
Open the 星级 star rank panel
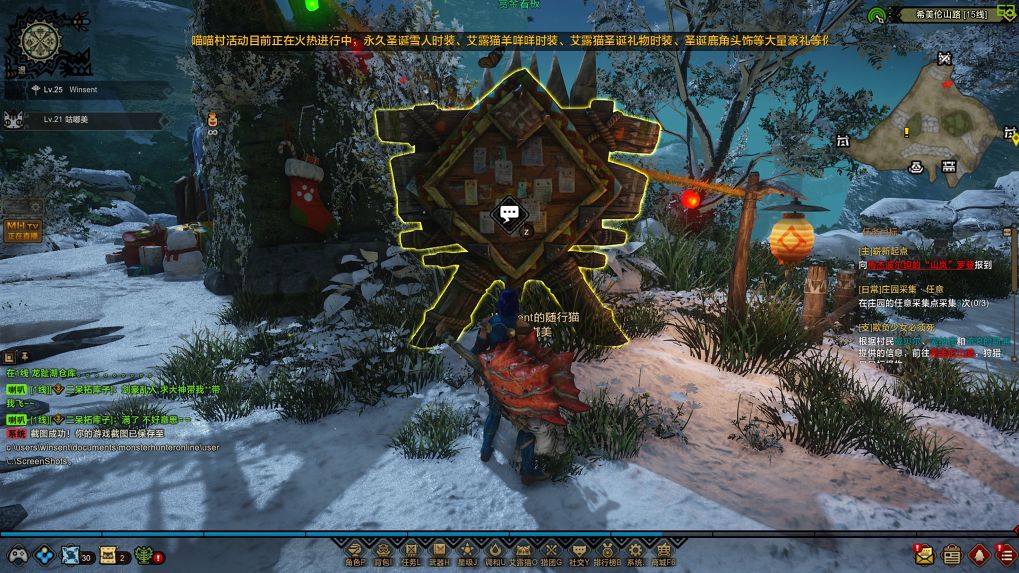click(x=466, y=551)
